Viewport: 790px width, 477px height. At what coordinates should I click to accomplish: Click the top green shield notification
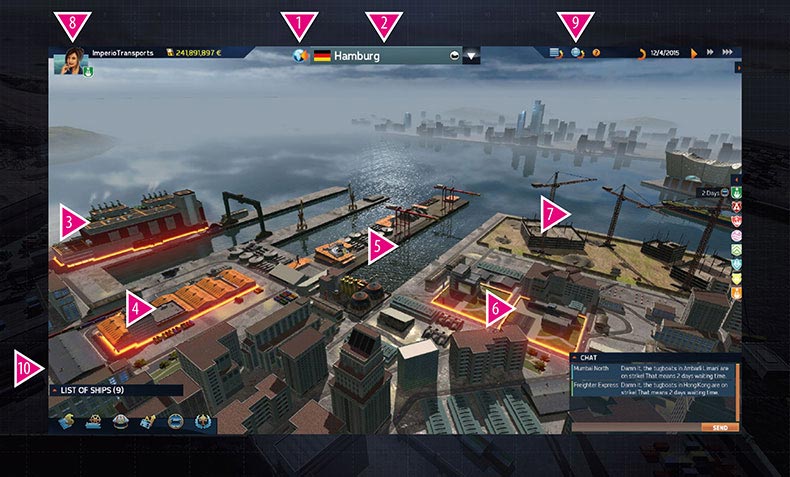coord(736,193)
